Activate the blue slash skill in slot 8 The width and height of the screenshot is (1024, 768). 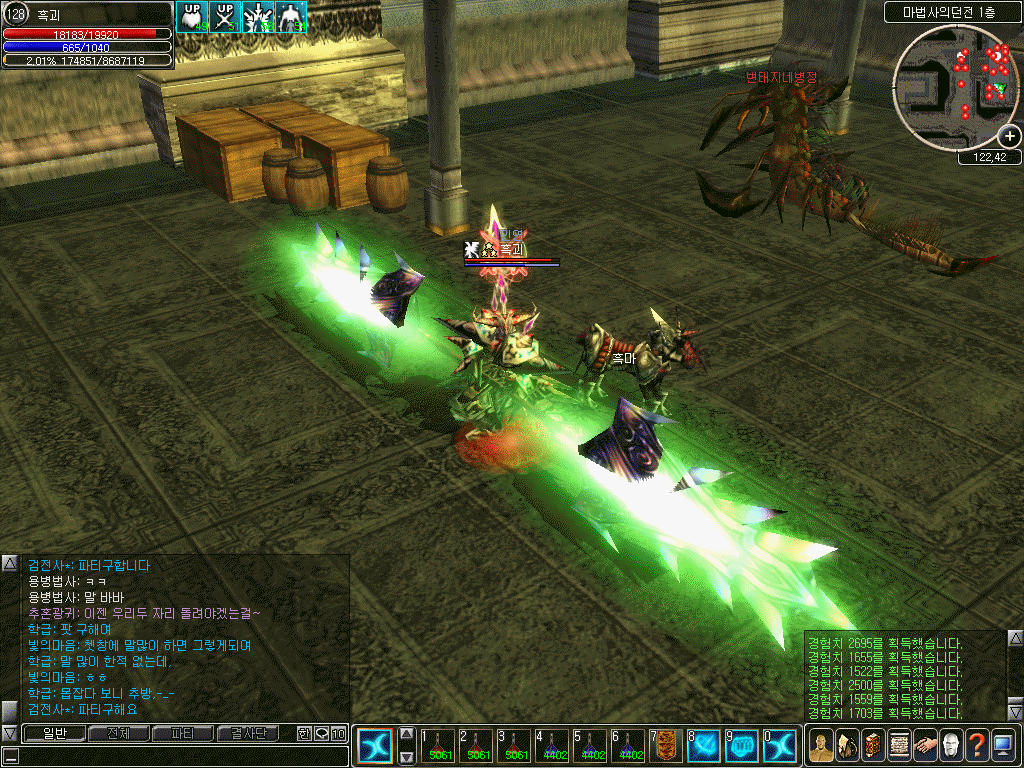click(x=704, y=745)
